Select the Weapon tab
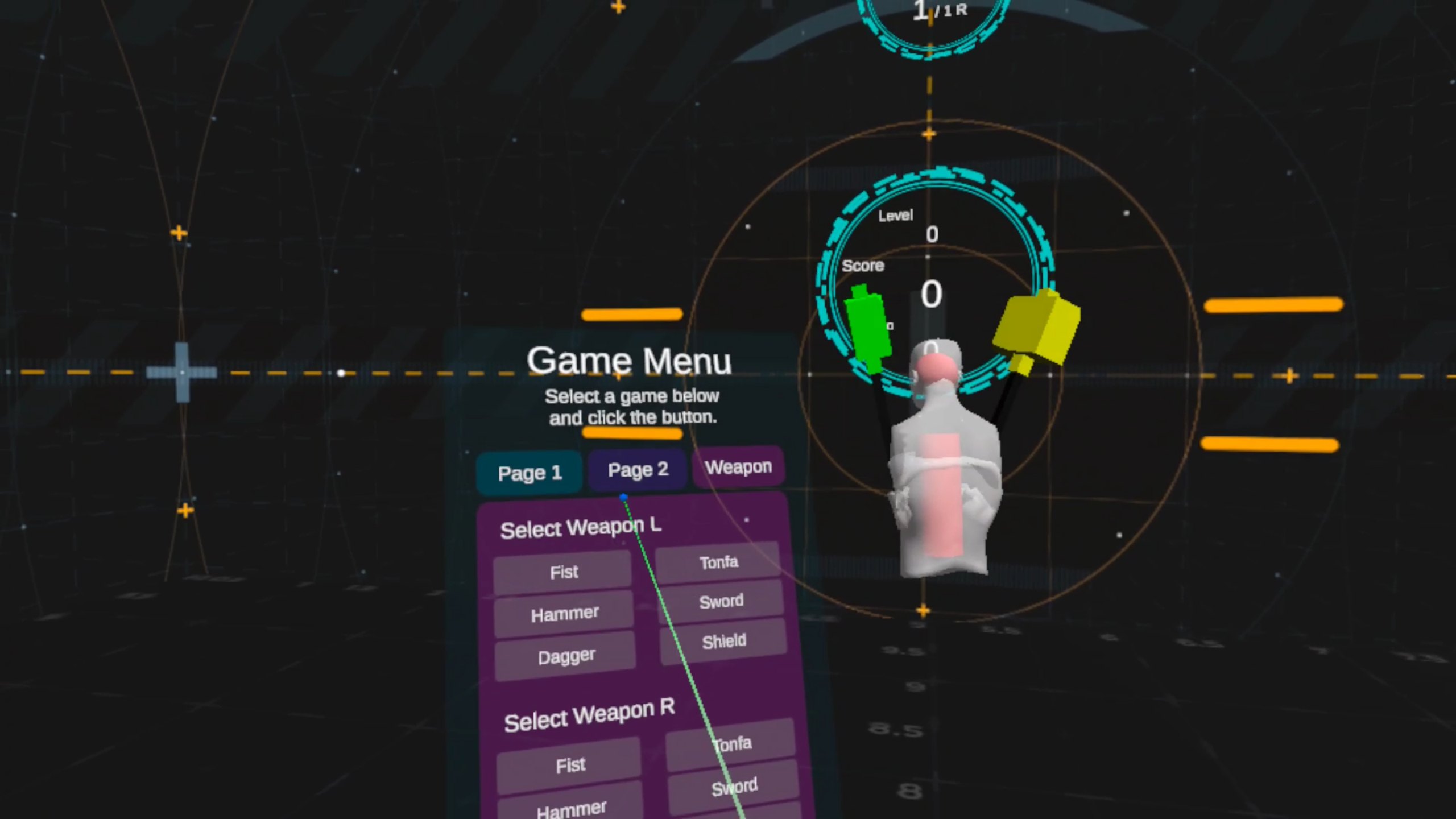 pos(738,467)
